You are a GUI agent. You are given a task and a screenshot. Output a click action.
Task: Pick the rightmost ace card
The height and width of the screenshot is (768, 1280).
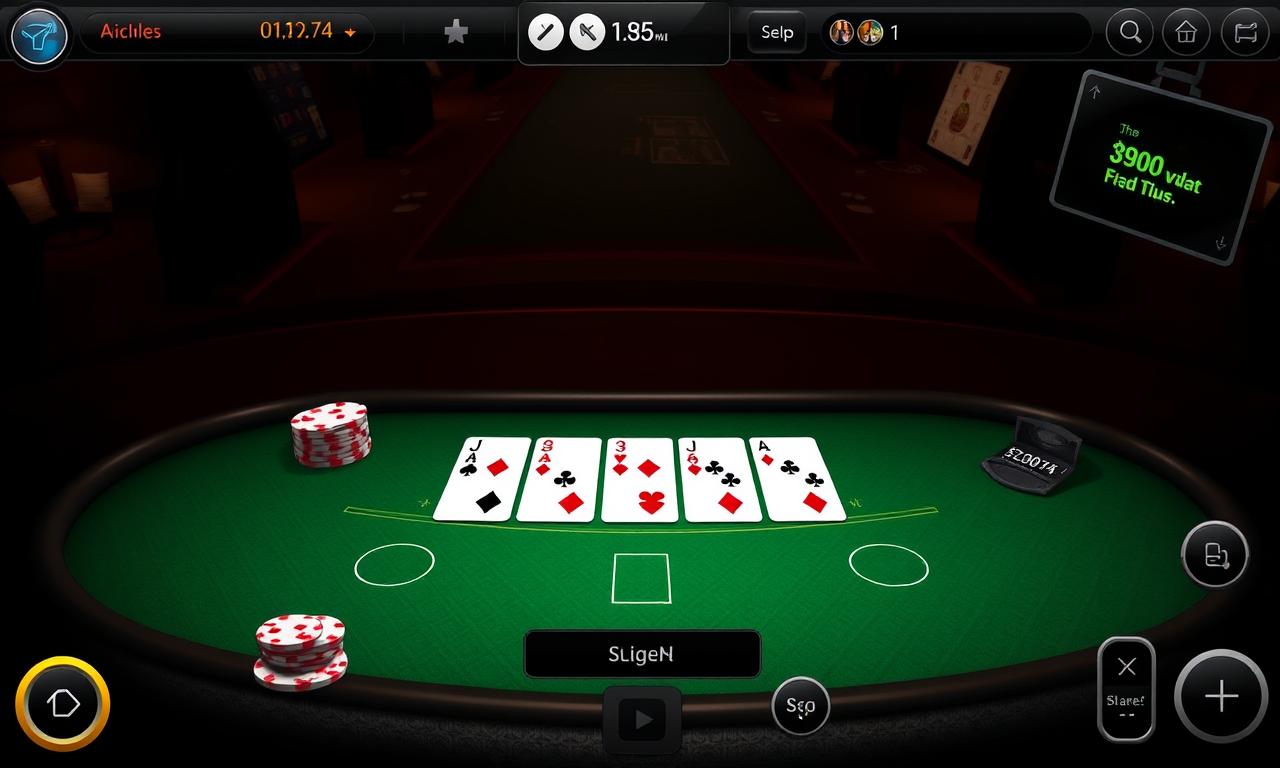tap(797, 479)
